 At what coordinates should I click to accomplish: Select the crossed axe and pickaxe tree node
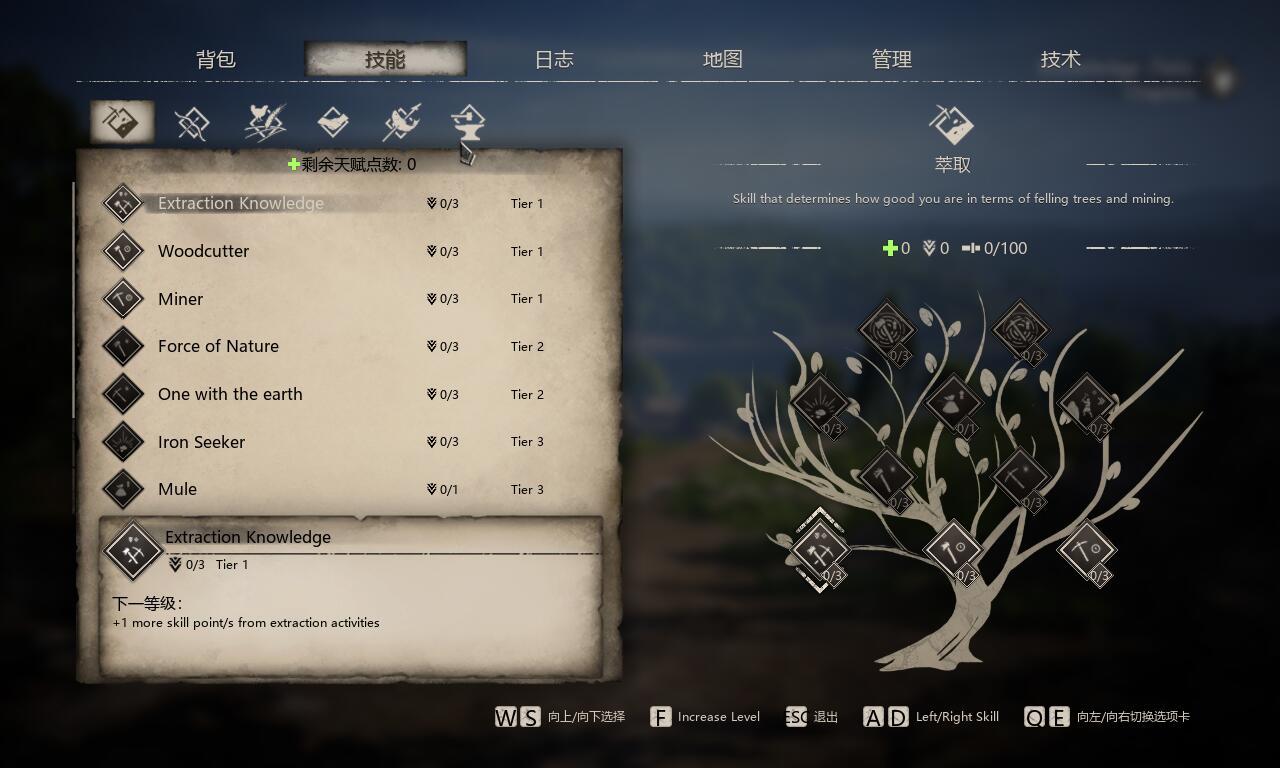tap(820, 549)
